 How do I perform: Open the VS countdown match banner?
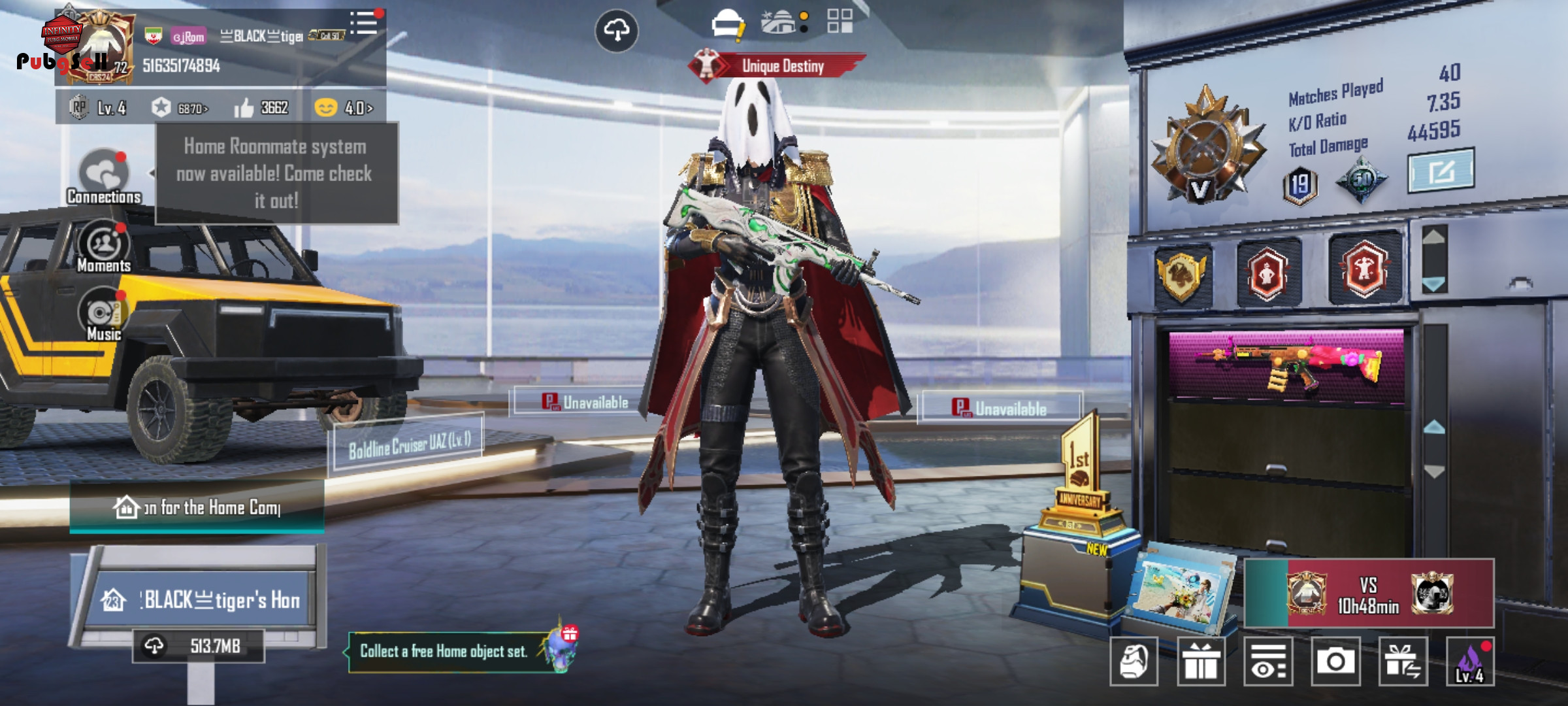pyautogui.click(x=1369, y=594)
